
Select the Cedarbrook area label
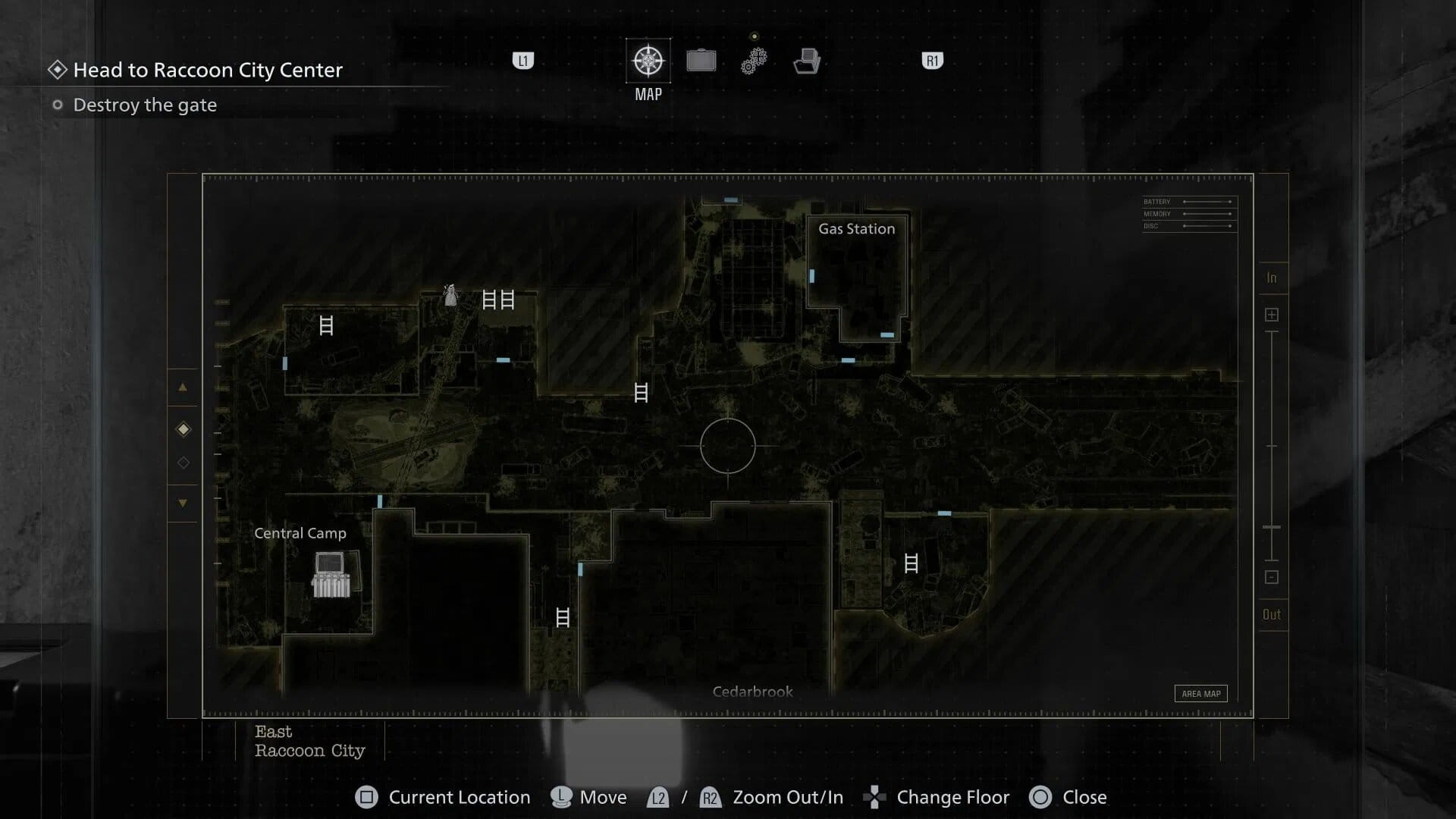point(752,692)
